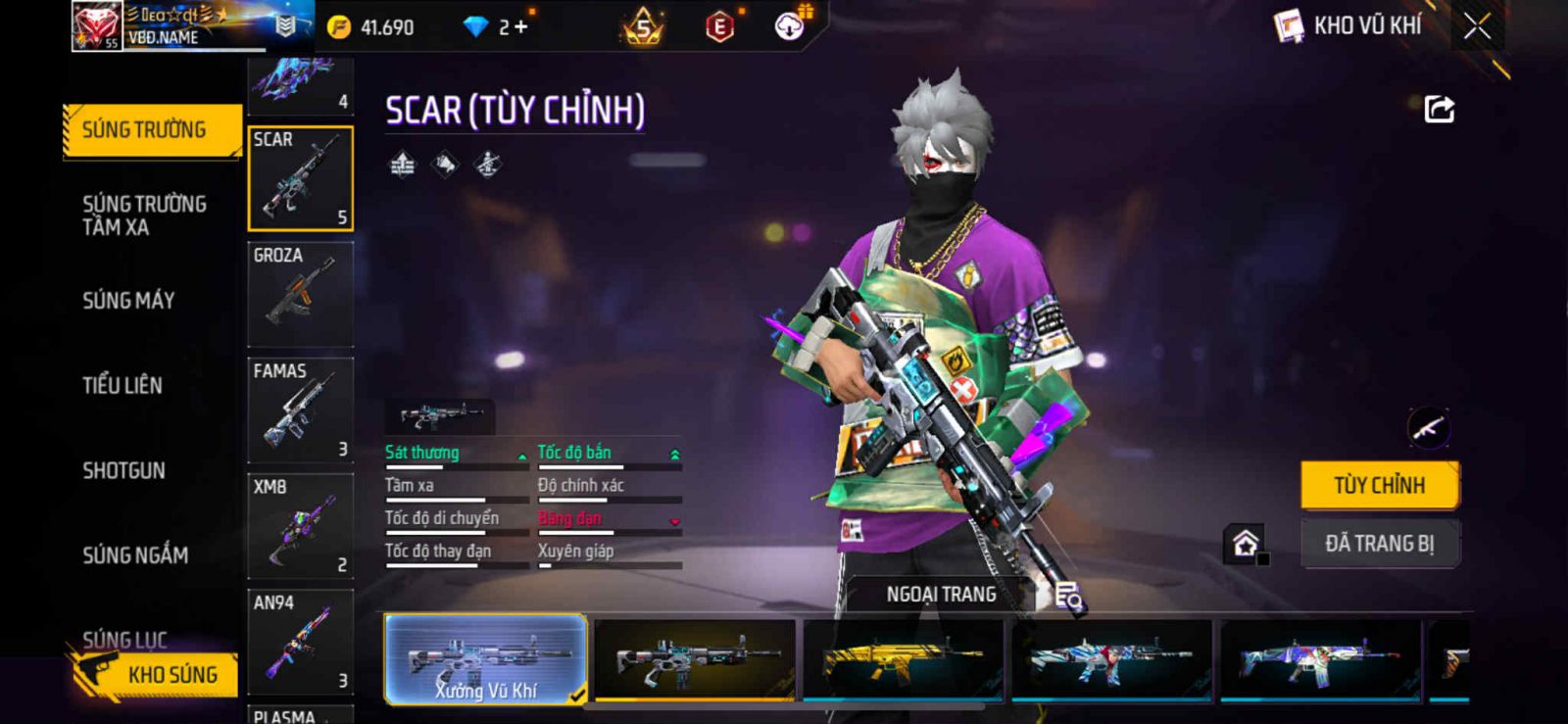Image resolution: width=1568 pixels, height=724 pixels.
Task: Click the house icon near the character
Action: [x=1245, y=543]
